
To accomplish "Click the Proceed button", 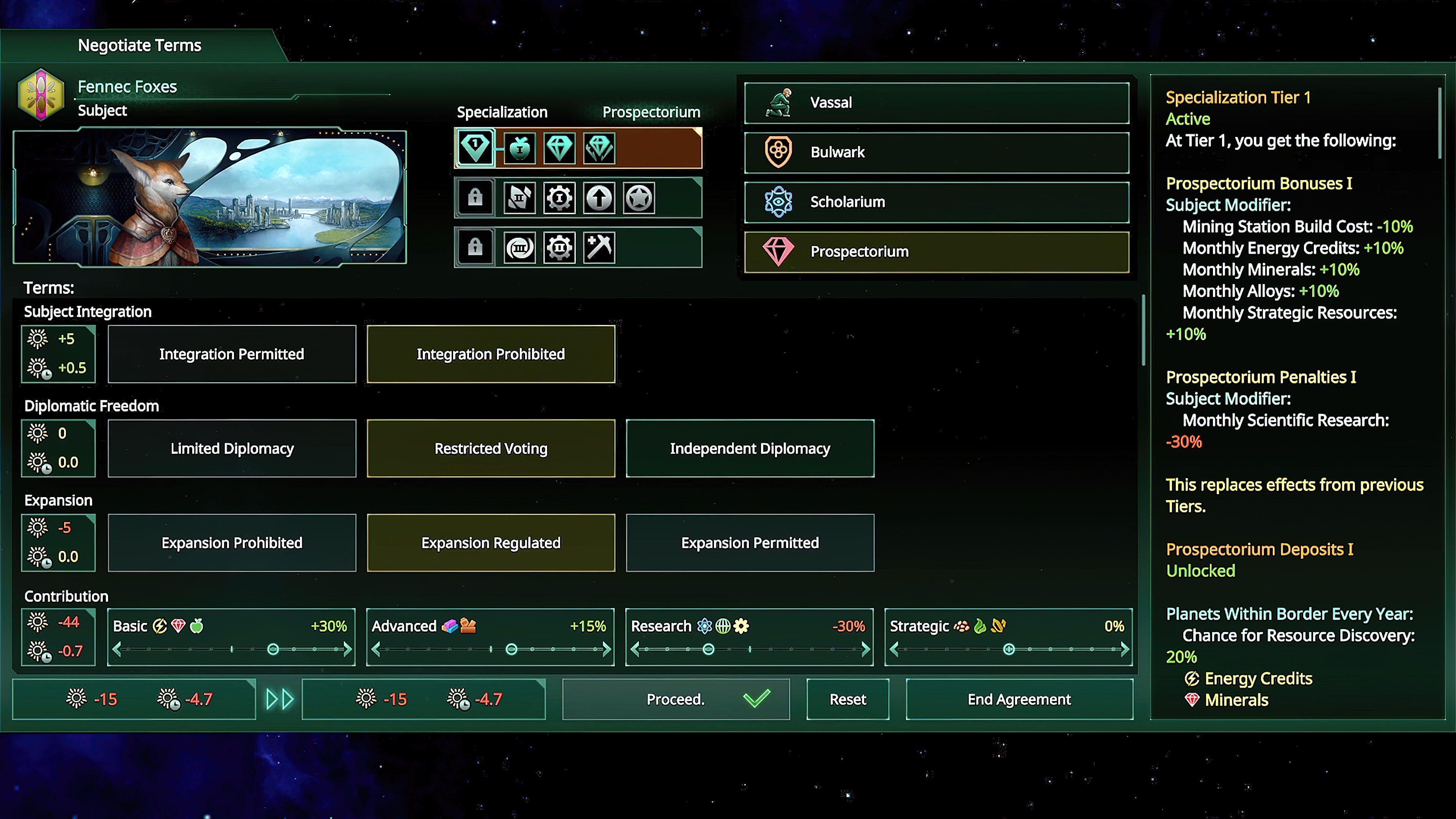I will coord(675,699).
